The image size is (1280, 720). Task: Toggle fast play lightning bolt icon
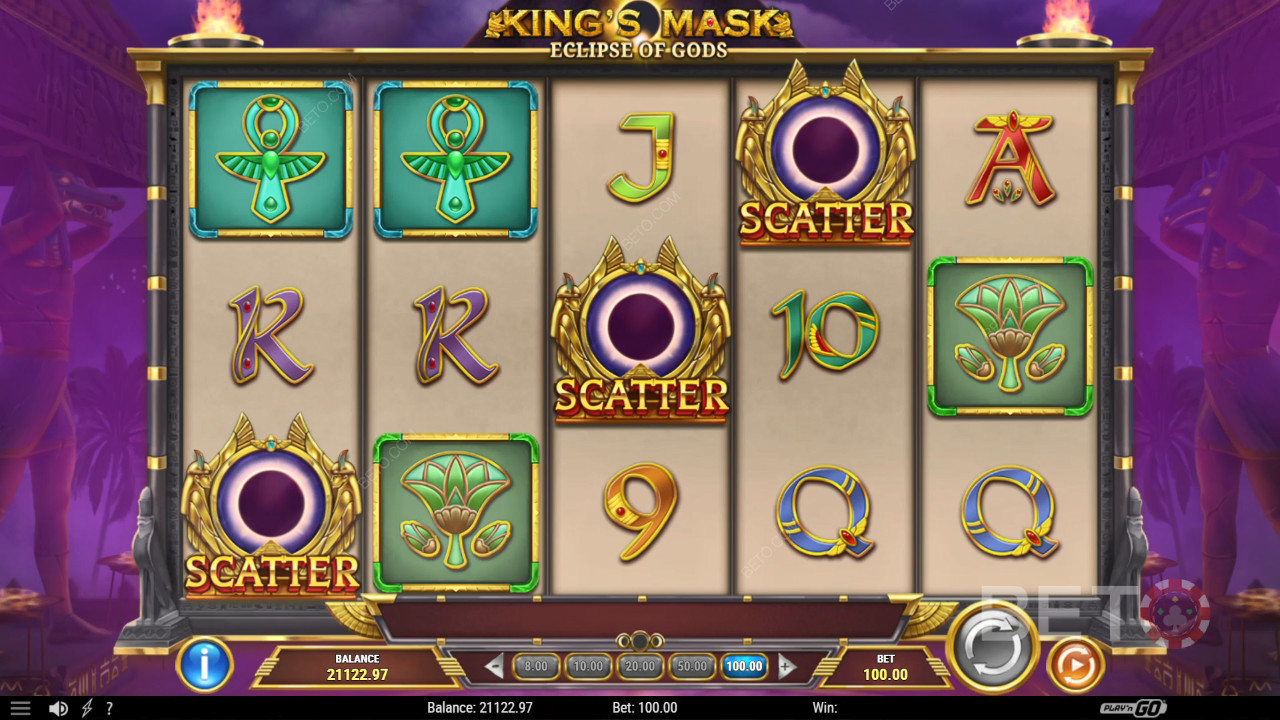point(87,708)
